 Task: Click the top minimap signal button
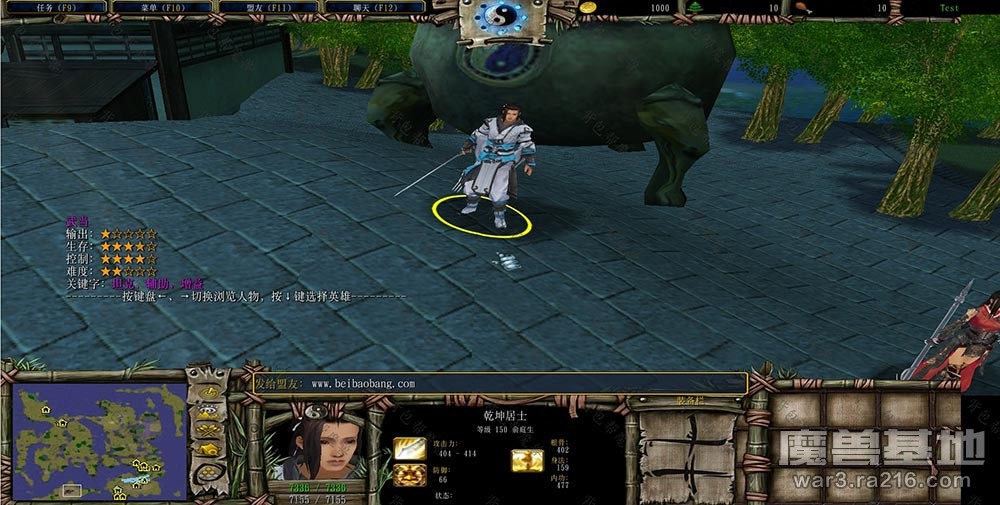click(x=208, y=391)
